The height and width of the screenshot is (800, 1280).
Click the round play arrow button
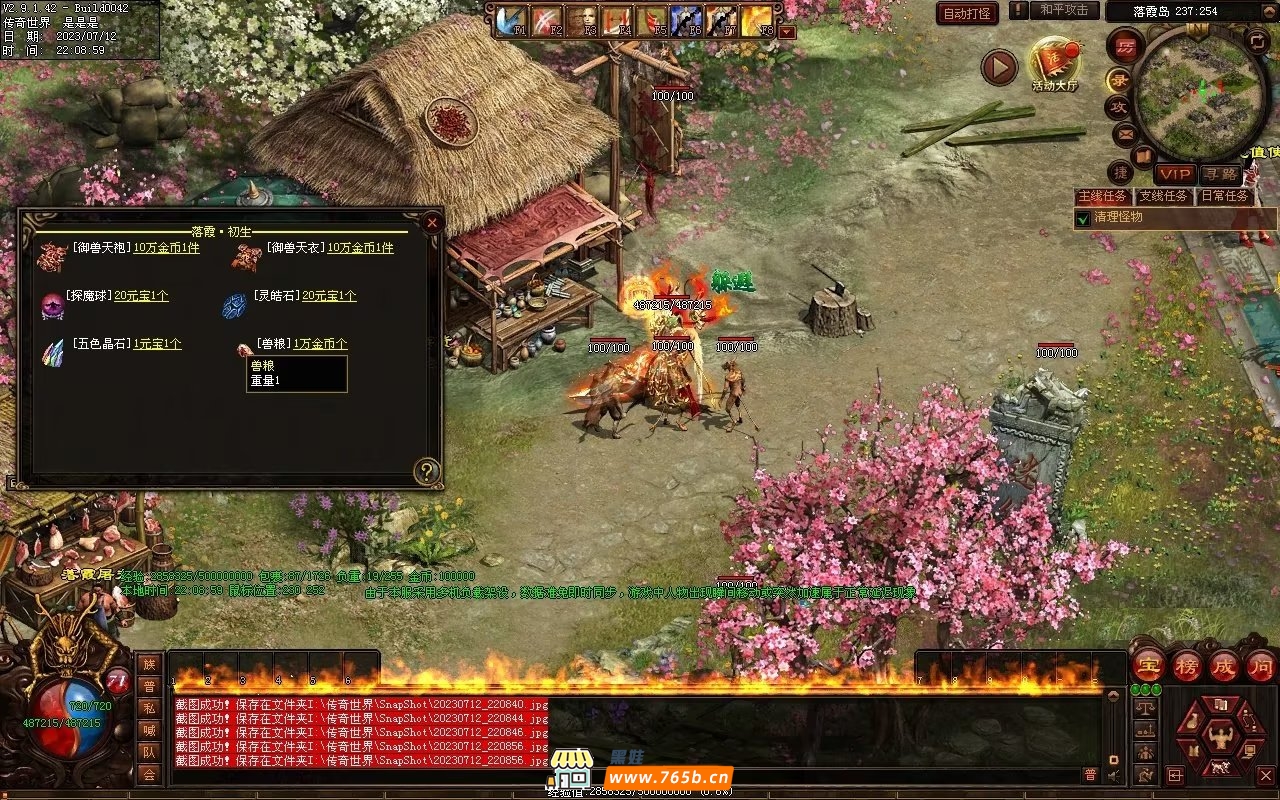(x=998, y=67)
